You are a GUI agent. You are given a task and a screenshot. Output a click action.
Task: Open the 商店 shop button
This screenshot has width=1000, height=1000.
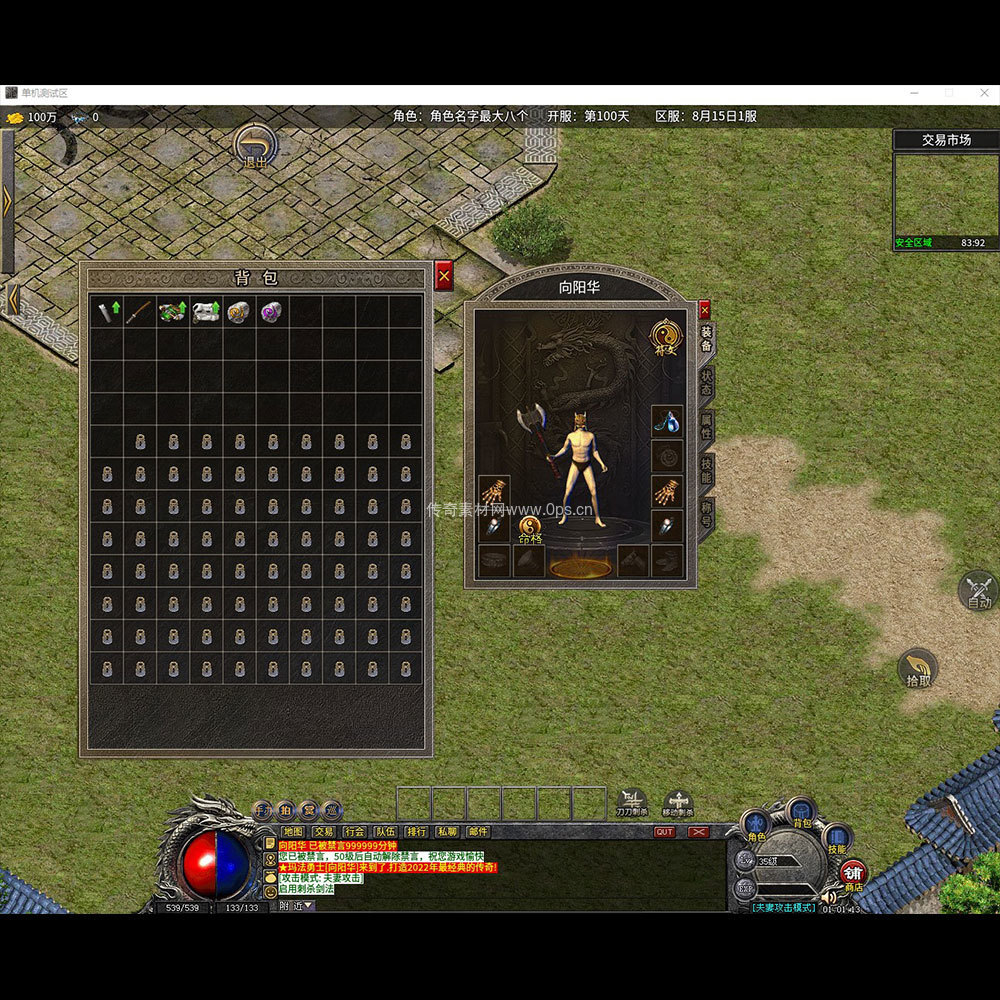853,876
